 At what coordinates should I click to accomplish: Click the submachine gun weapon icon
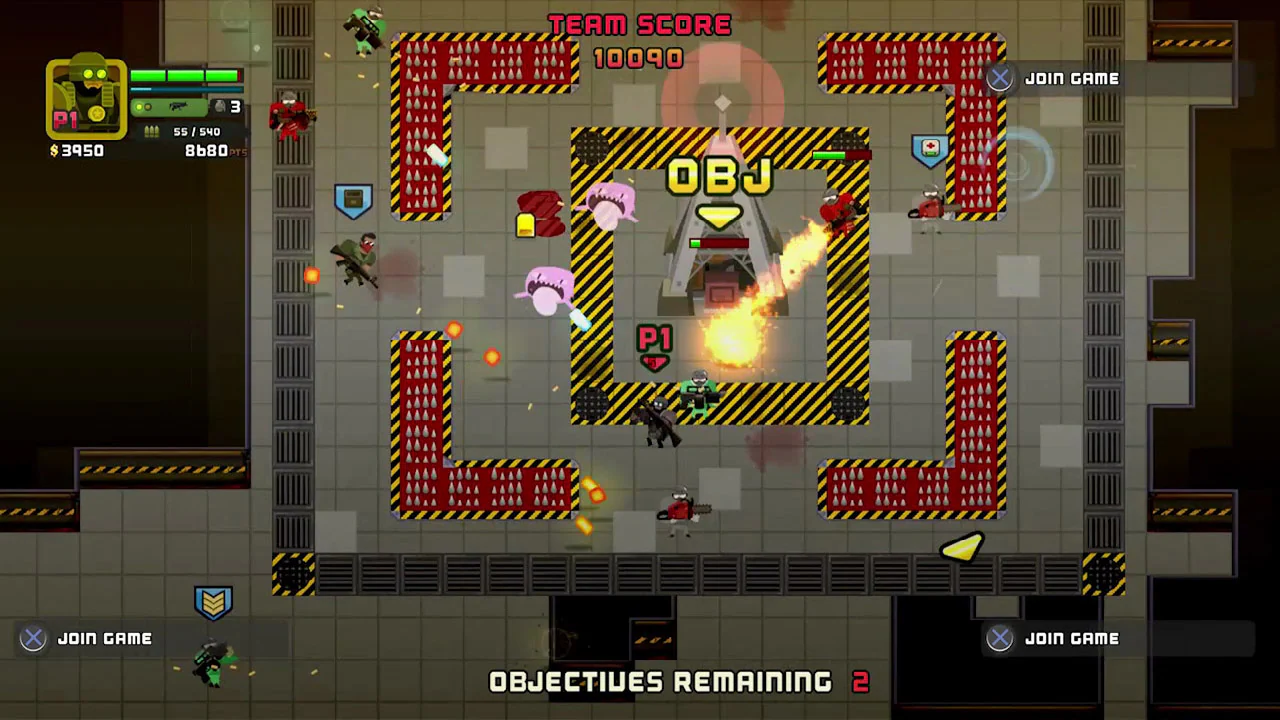click(x=178, y=106)
